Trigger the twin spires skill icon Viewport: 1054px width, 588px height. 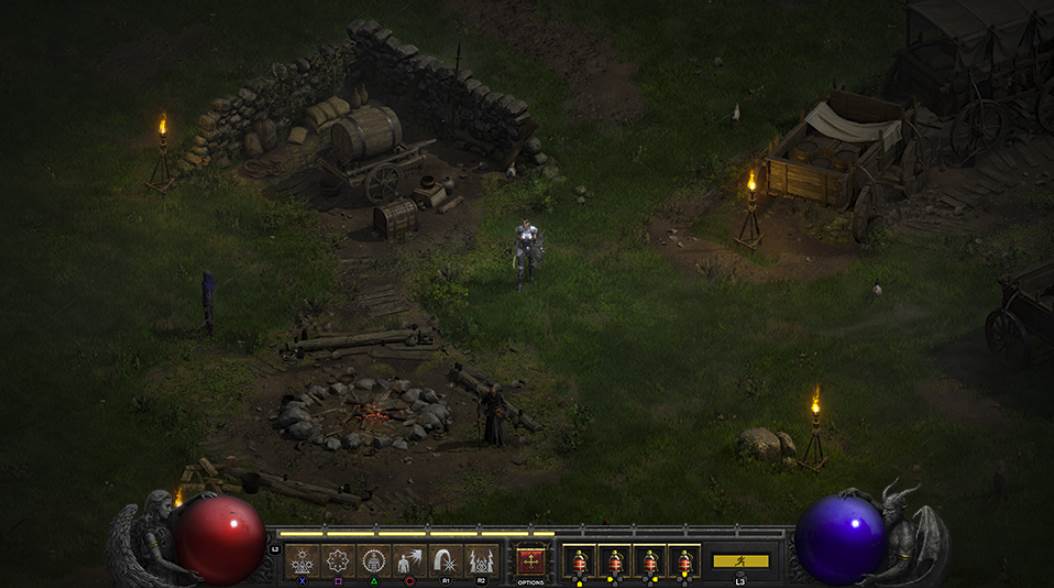coord(481,561)
